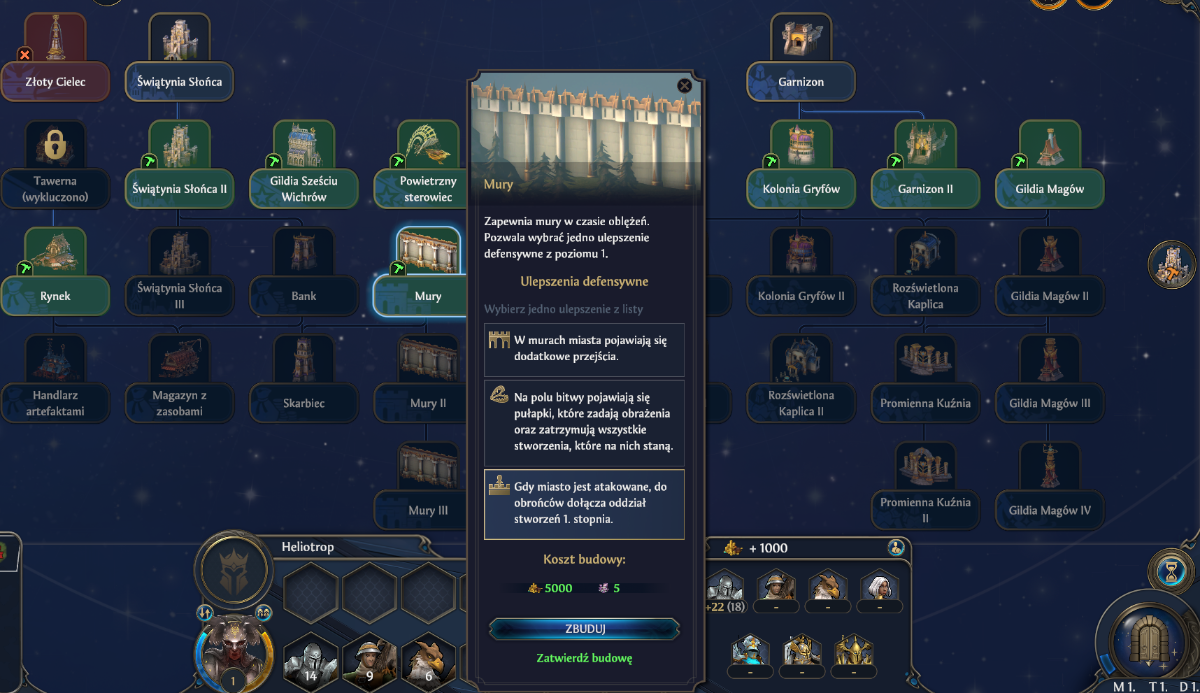Click the Złoty Cielec building node

[x=55, y=80]
